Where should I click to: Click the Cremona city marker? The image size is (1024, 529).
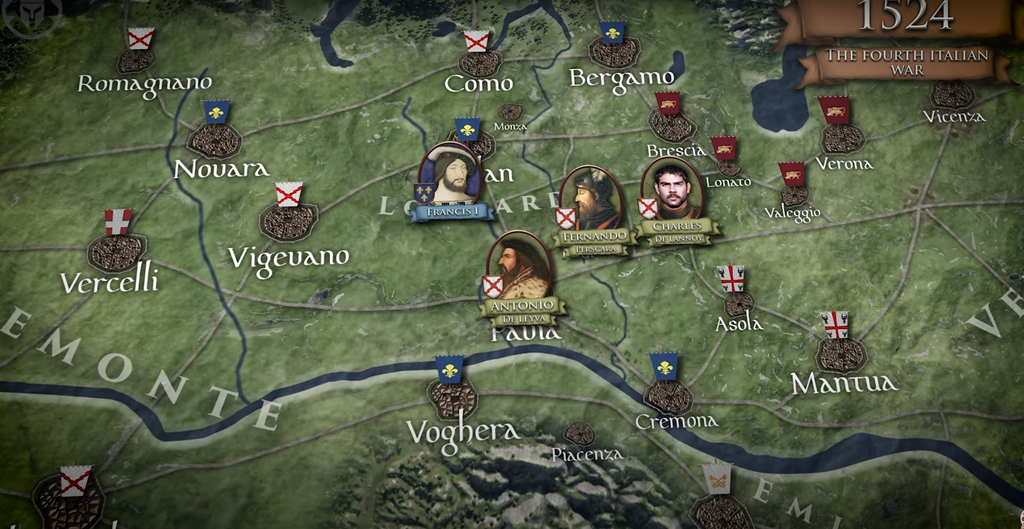667,395
